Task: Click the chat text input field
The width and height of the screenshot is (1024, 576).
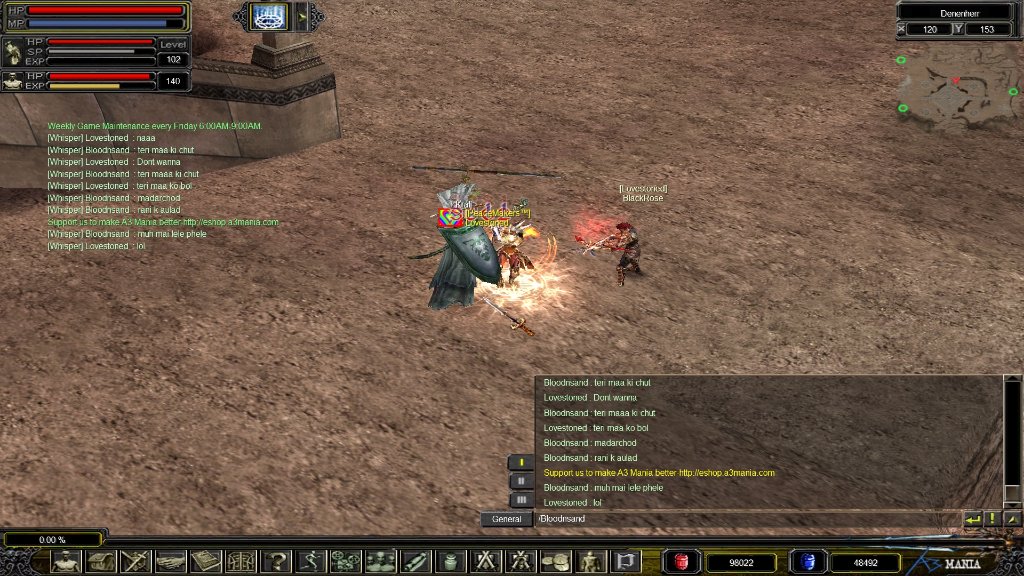Action: tap(745, 519)
